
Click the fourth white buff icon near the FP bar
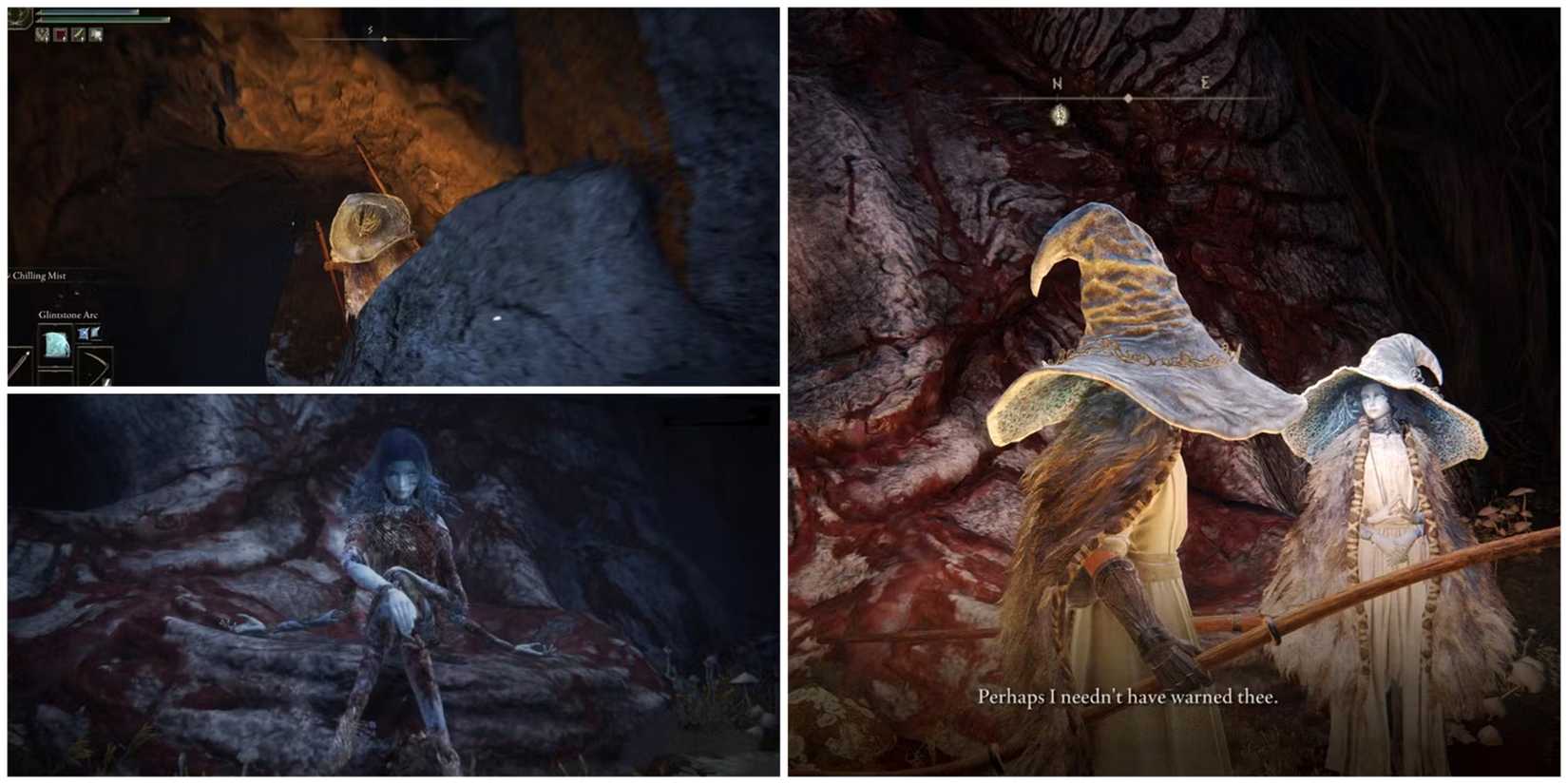(x=96, y=36)
